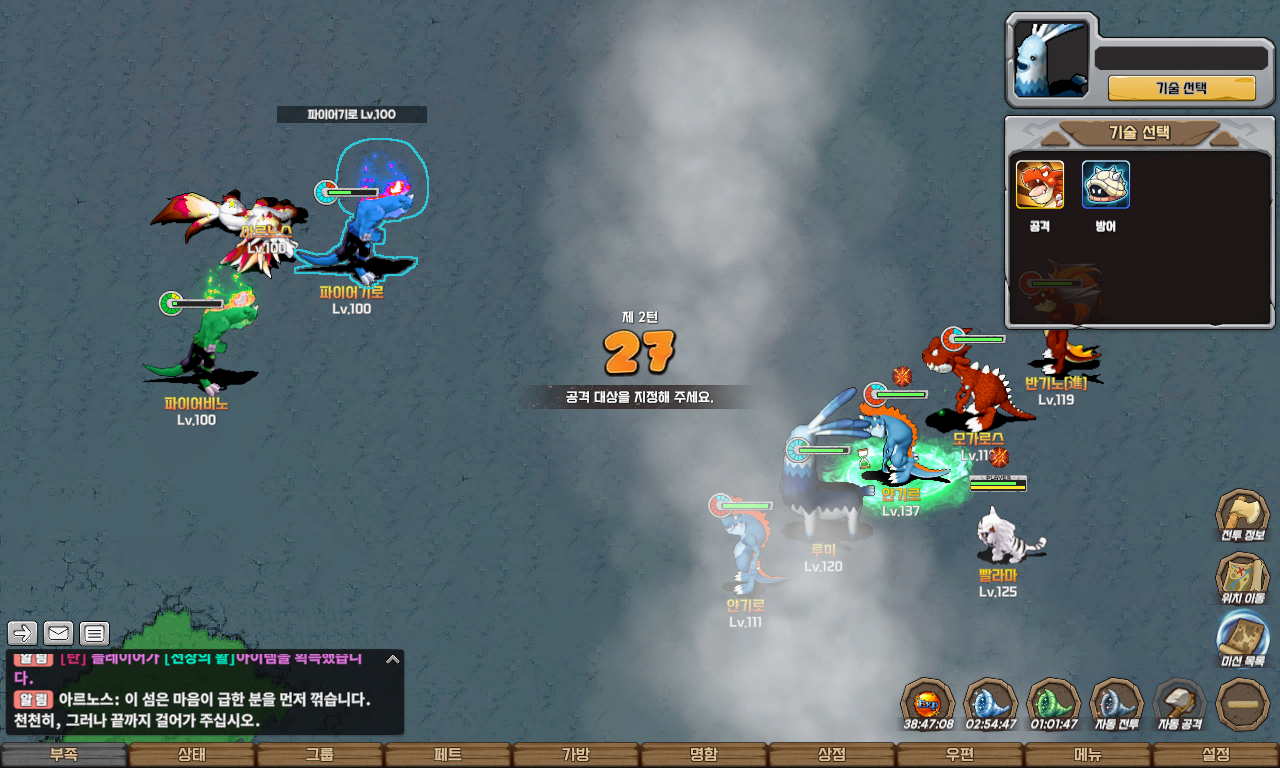
Task: Toggle 자동 공격 auto attack hammer
Action: pyautogui.click(x=1180, y=702)
